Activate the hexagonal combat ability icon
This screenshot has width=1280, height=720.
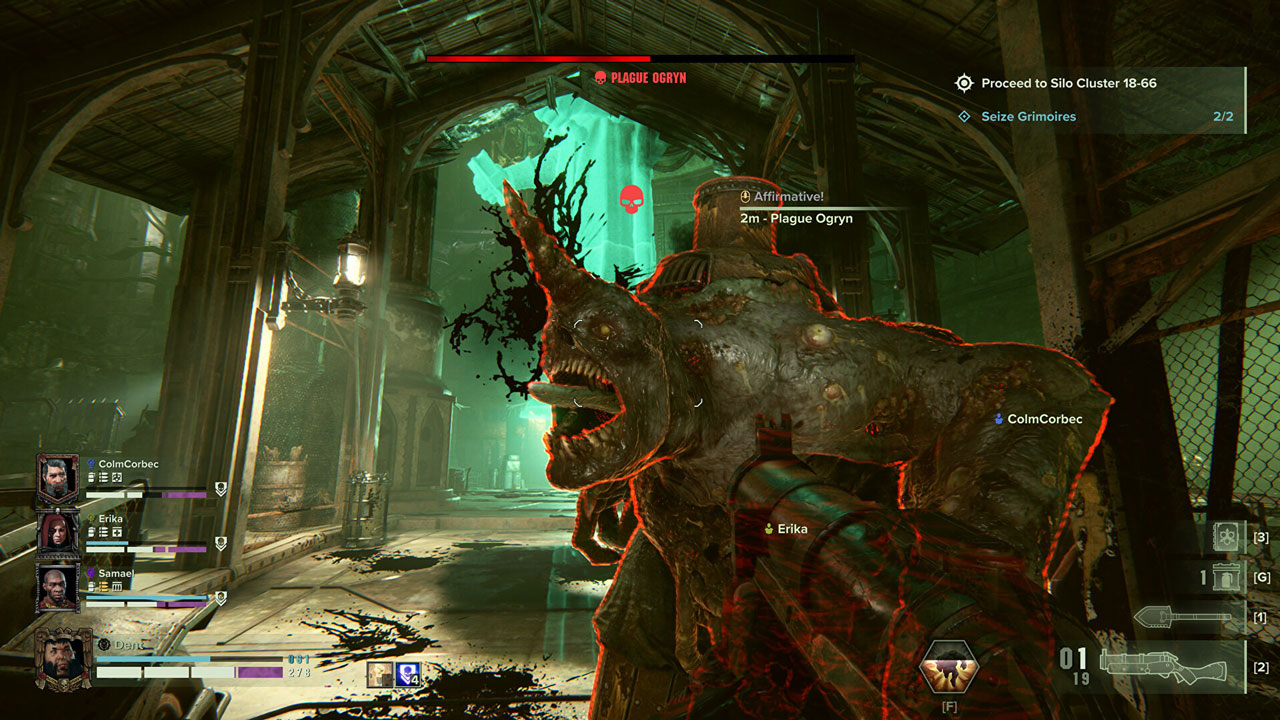coord(949,668)
